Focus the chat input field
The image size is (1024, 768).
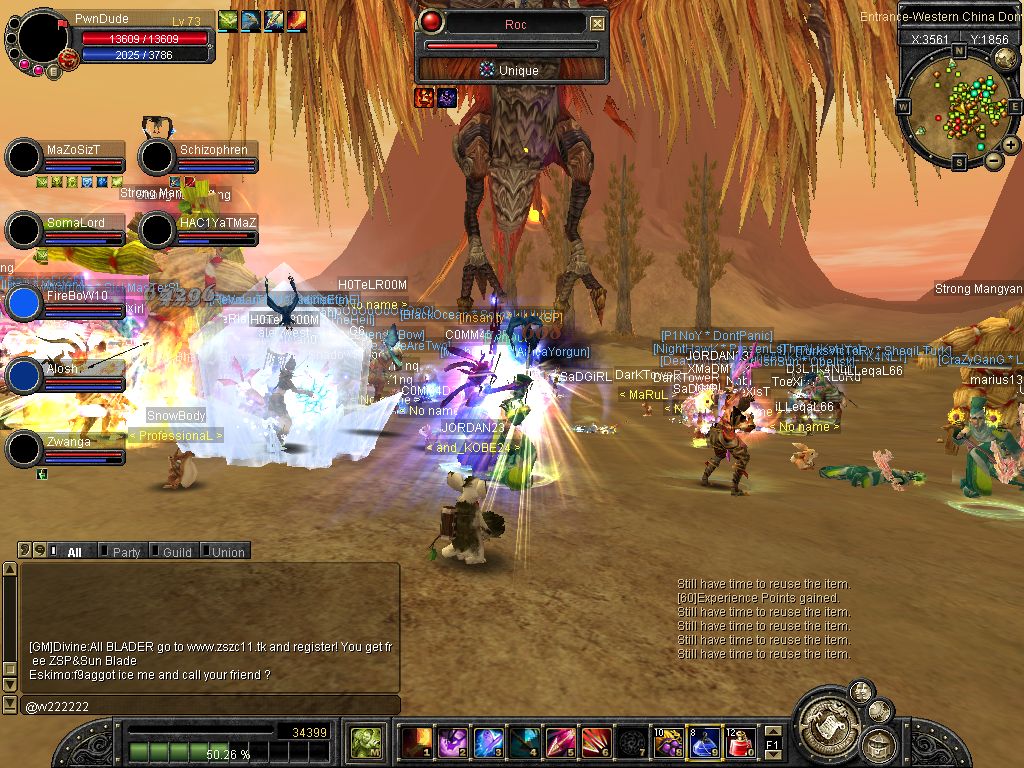coord(210,706)
